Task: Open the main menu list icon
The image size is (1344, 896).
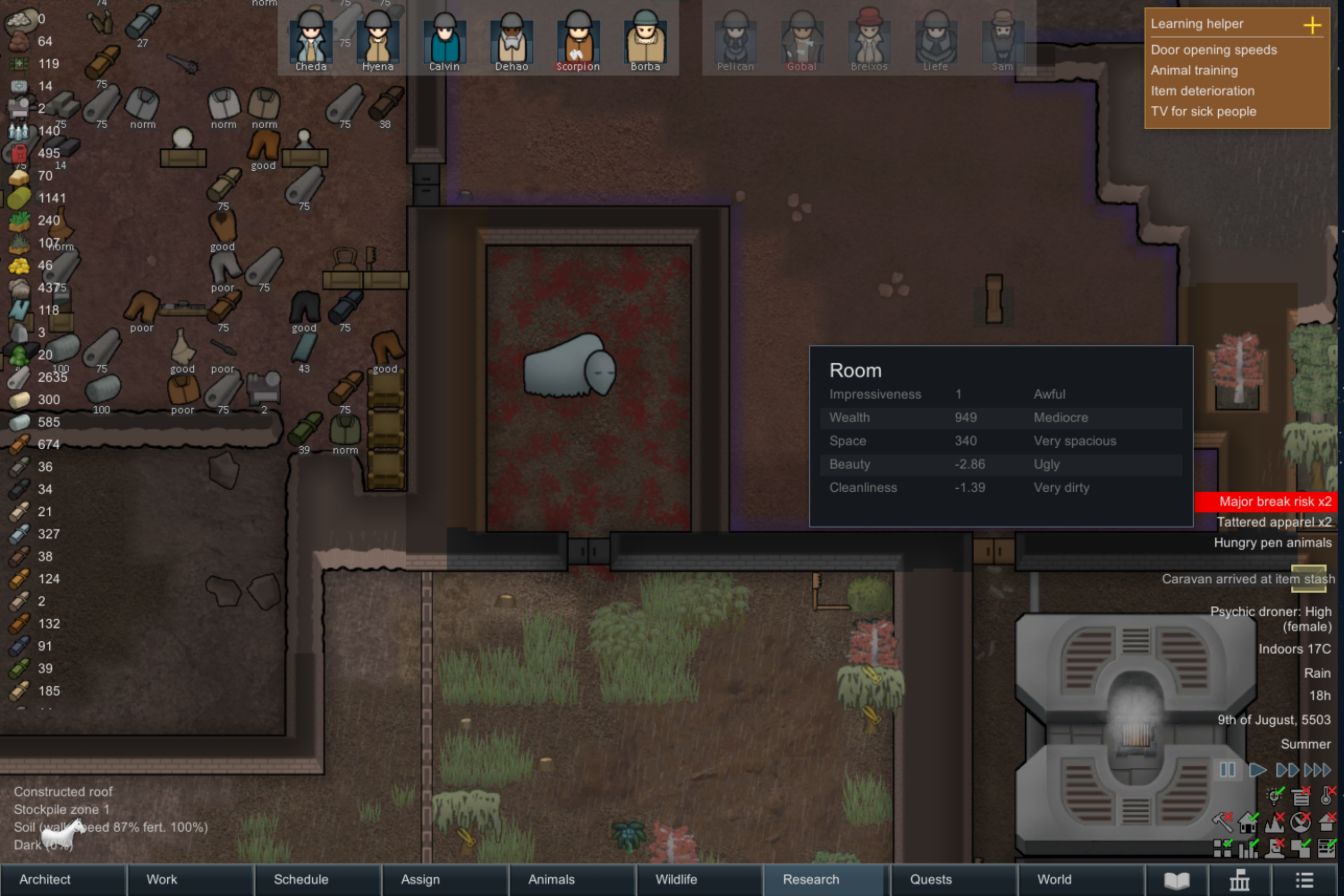Action: (1304, 880)
